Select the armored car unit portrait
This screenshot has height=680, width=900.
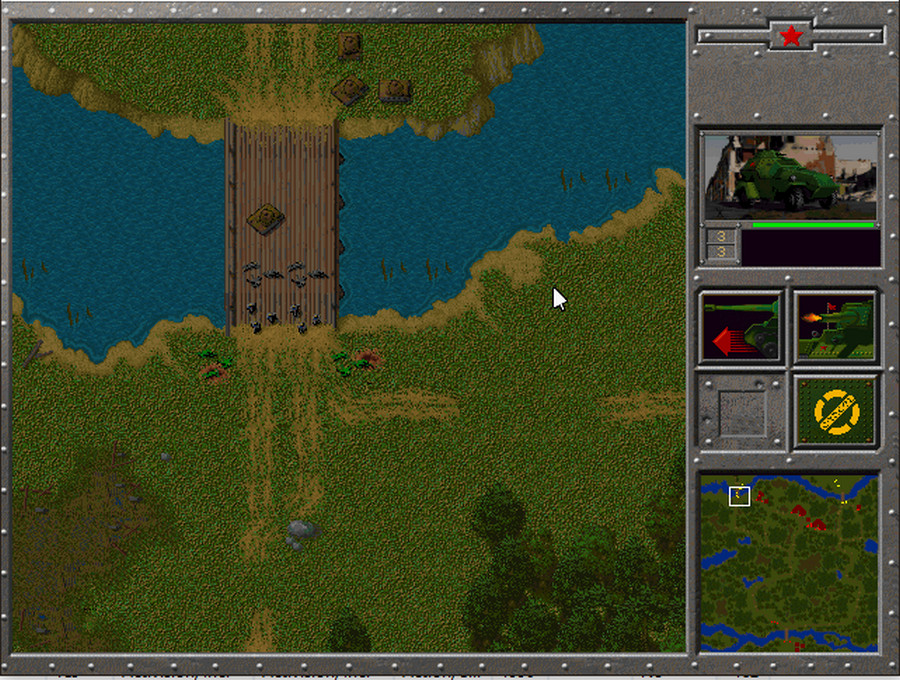point(790,176)
